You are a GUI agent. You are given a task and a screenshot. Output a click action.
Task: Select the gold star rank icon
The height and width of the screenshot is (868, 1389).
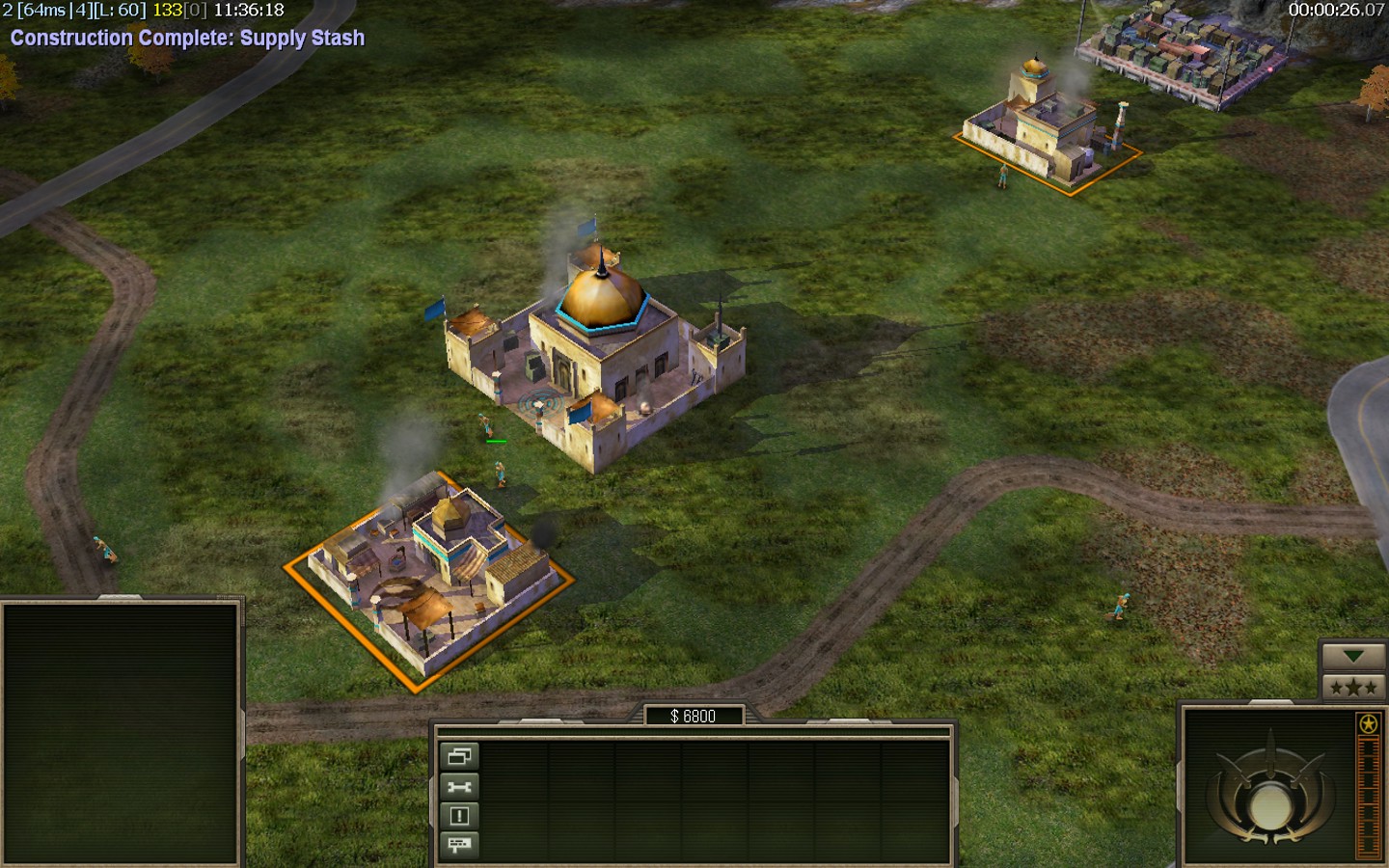[x=1368, y=723]
